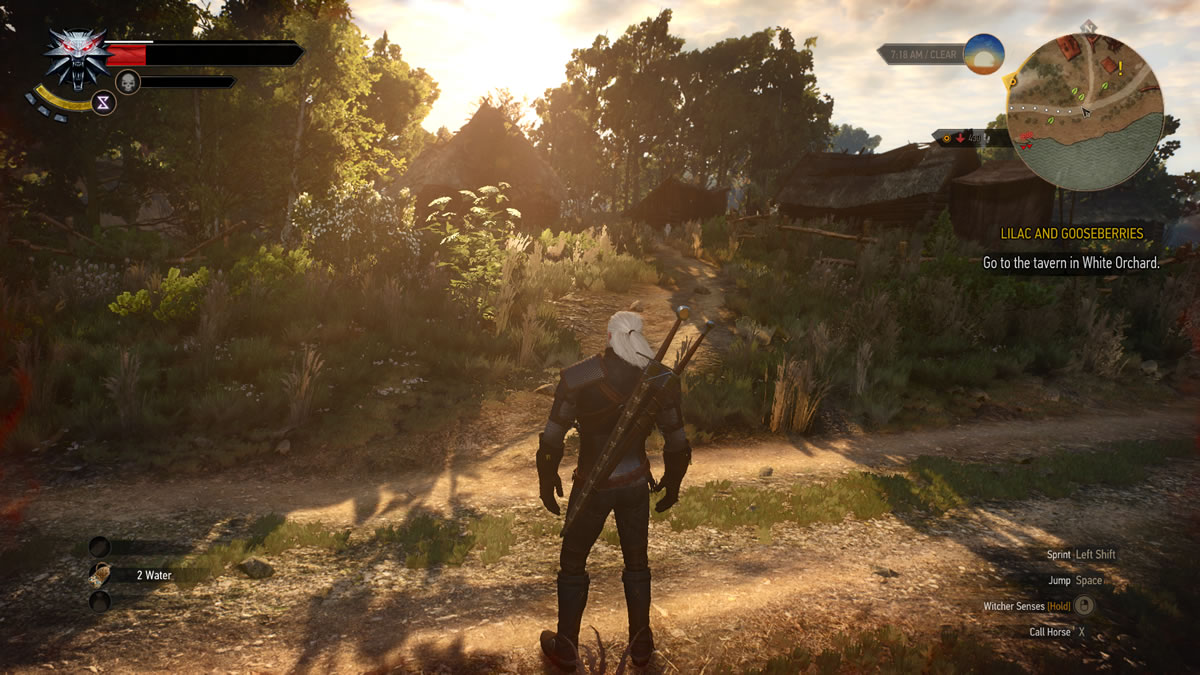Use the Water item slot
This screenshot has width=1200, height=675.
point(100,574)
